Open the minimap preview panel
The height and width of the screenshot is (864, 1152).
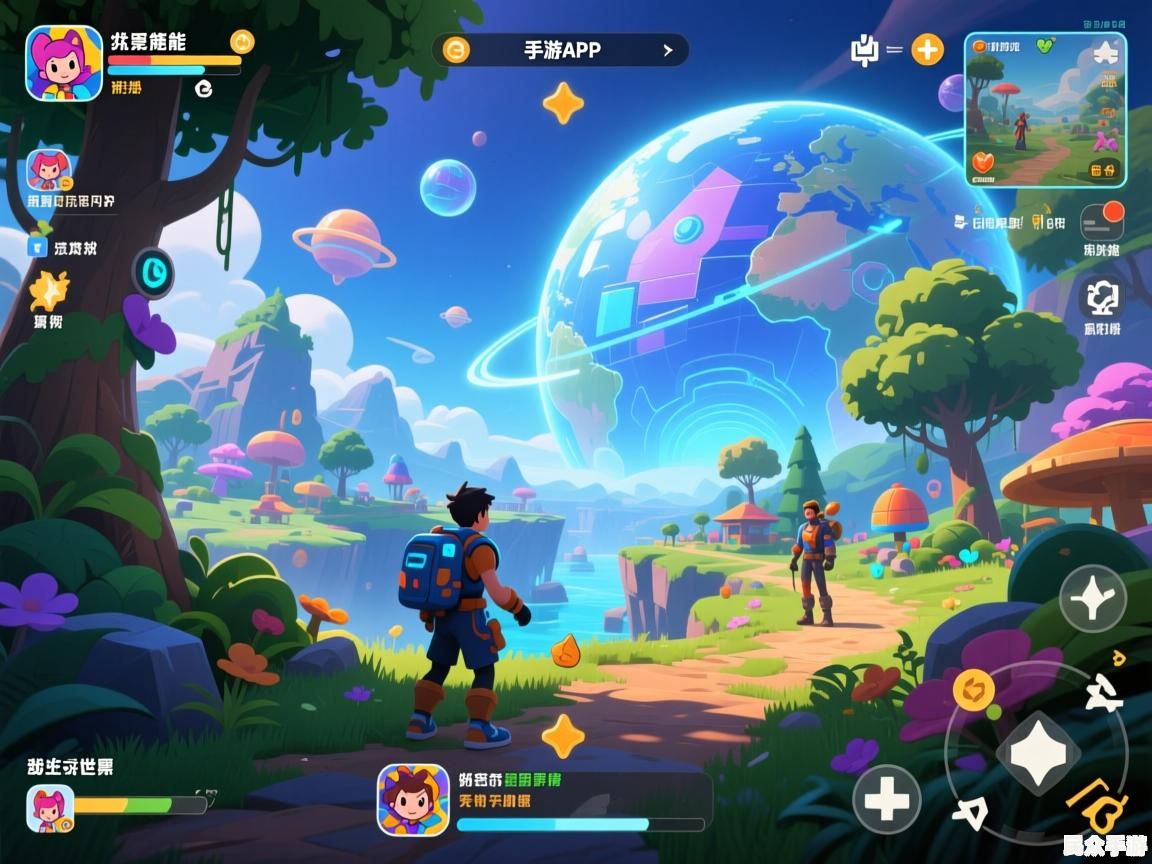coord(1045,110)
